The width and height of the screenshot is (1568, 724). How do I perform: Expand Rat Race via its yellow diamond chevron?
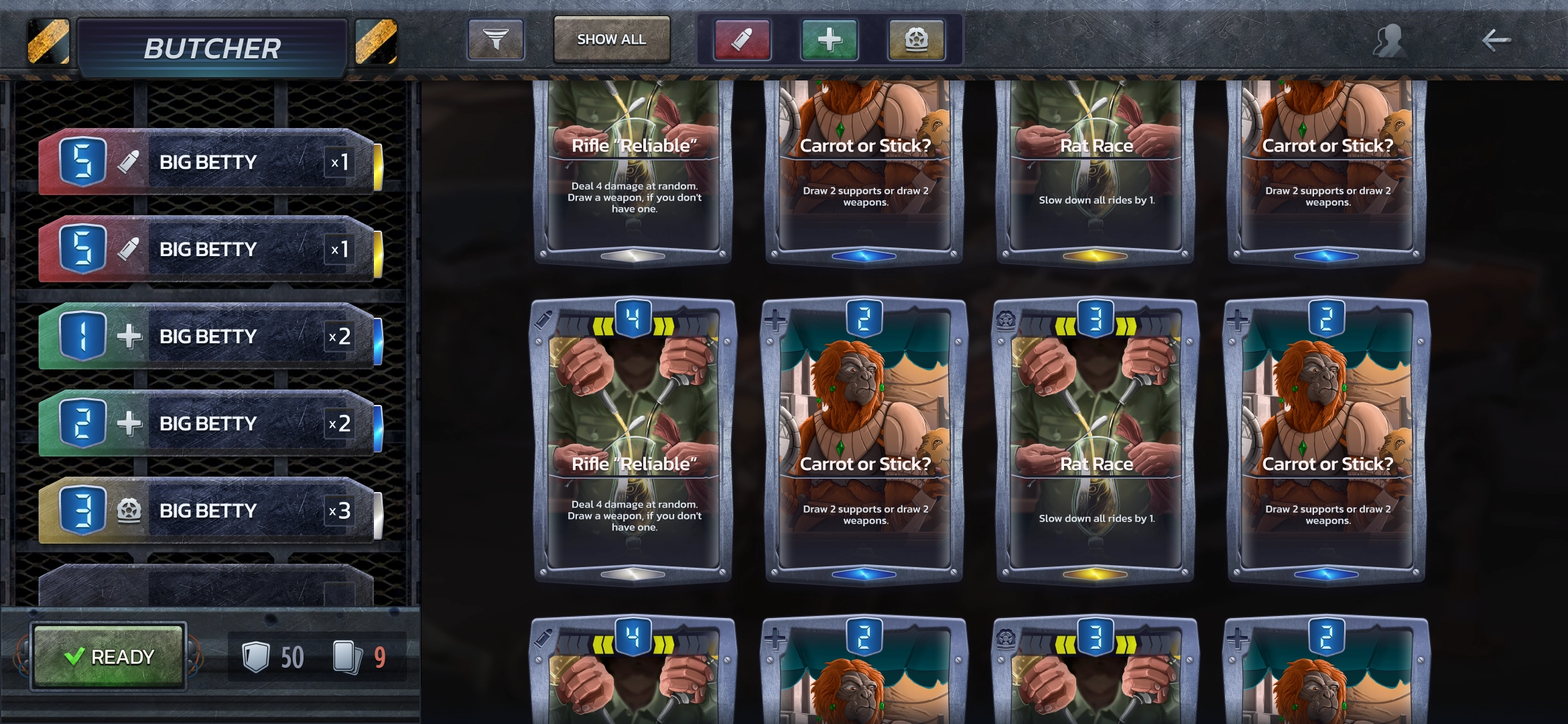[1095, 573]
